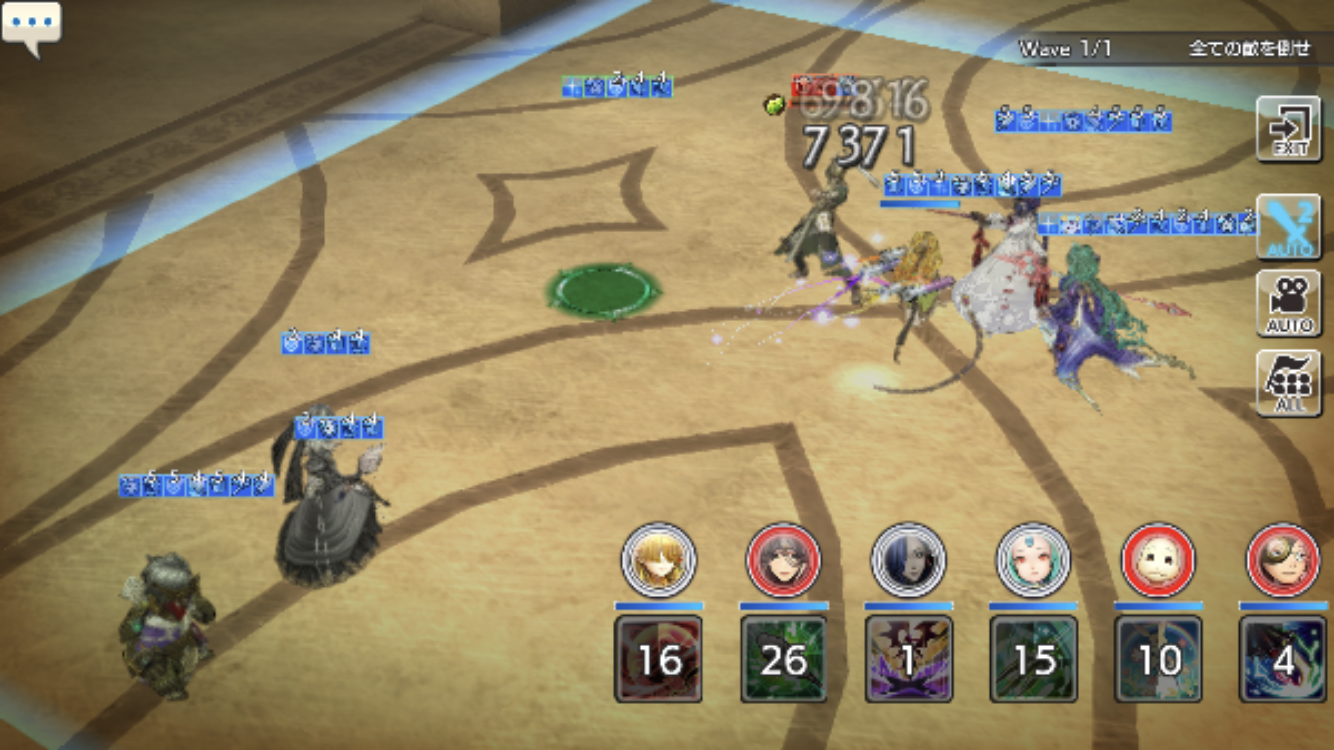This screenshot has height=750, width=1334.
Task: Trigger the dark green skill showing 15
Action: point(1033,659)
